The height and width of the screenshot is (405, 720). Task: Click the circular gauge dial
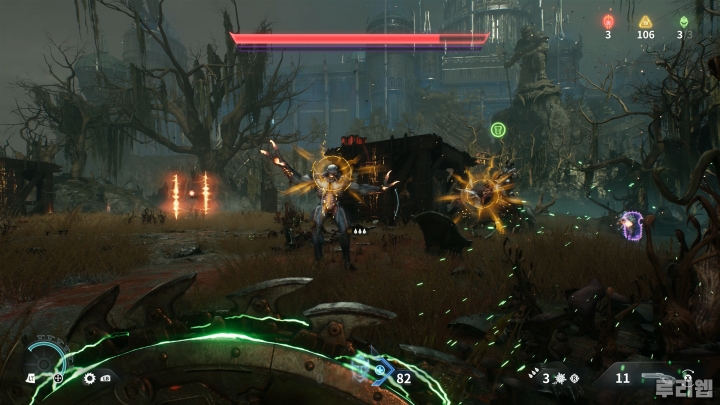click(46, 355)
